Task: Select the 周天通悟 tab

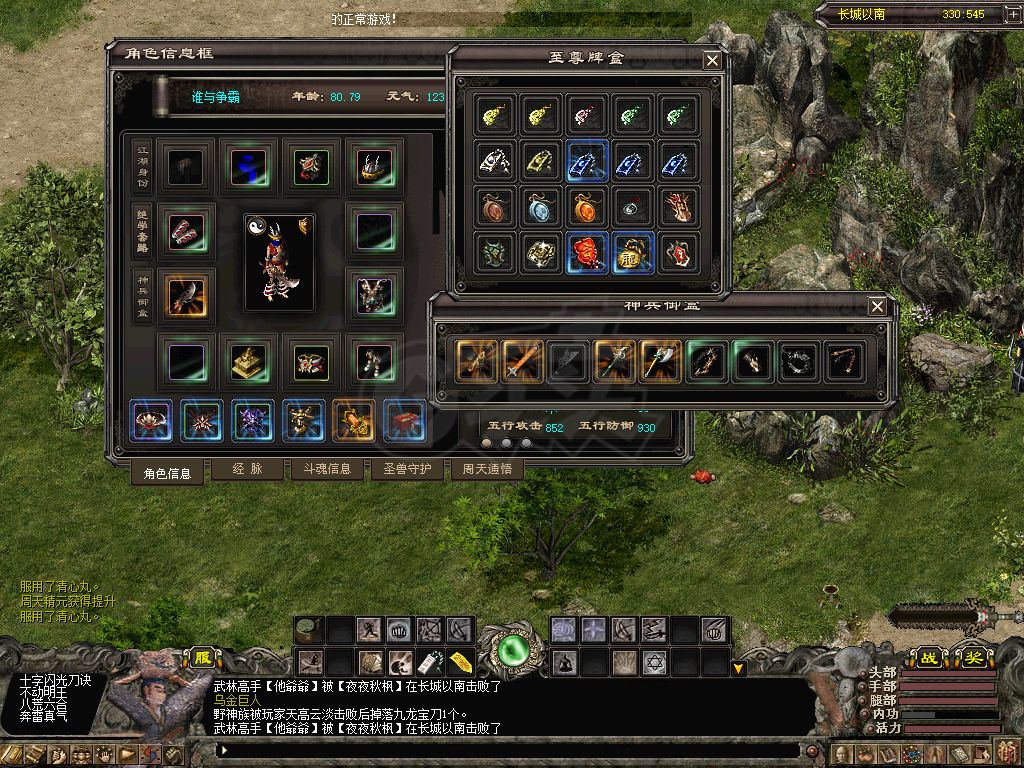Action: [x=487, y=468]
